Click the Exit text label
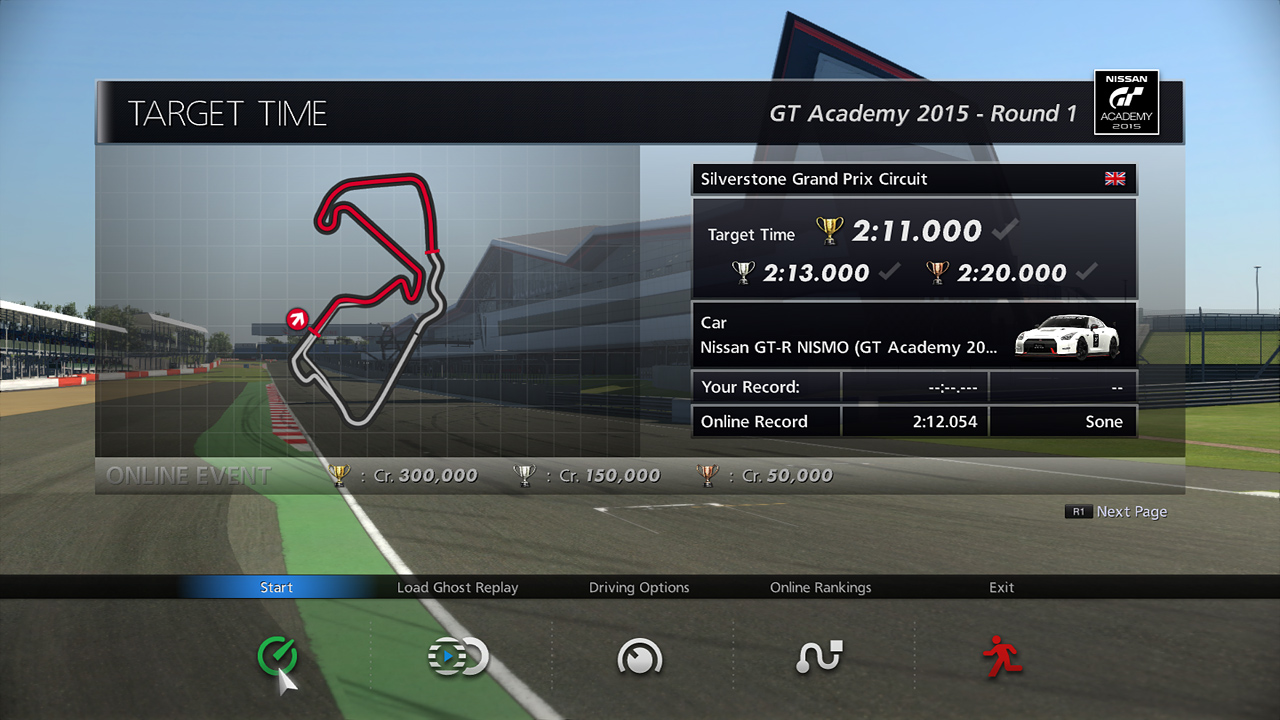Image resolution: width=1280 pixels, height=720 pixels. [x=1001, y=587]
